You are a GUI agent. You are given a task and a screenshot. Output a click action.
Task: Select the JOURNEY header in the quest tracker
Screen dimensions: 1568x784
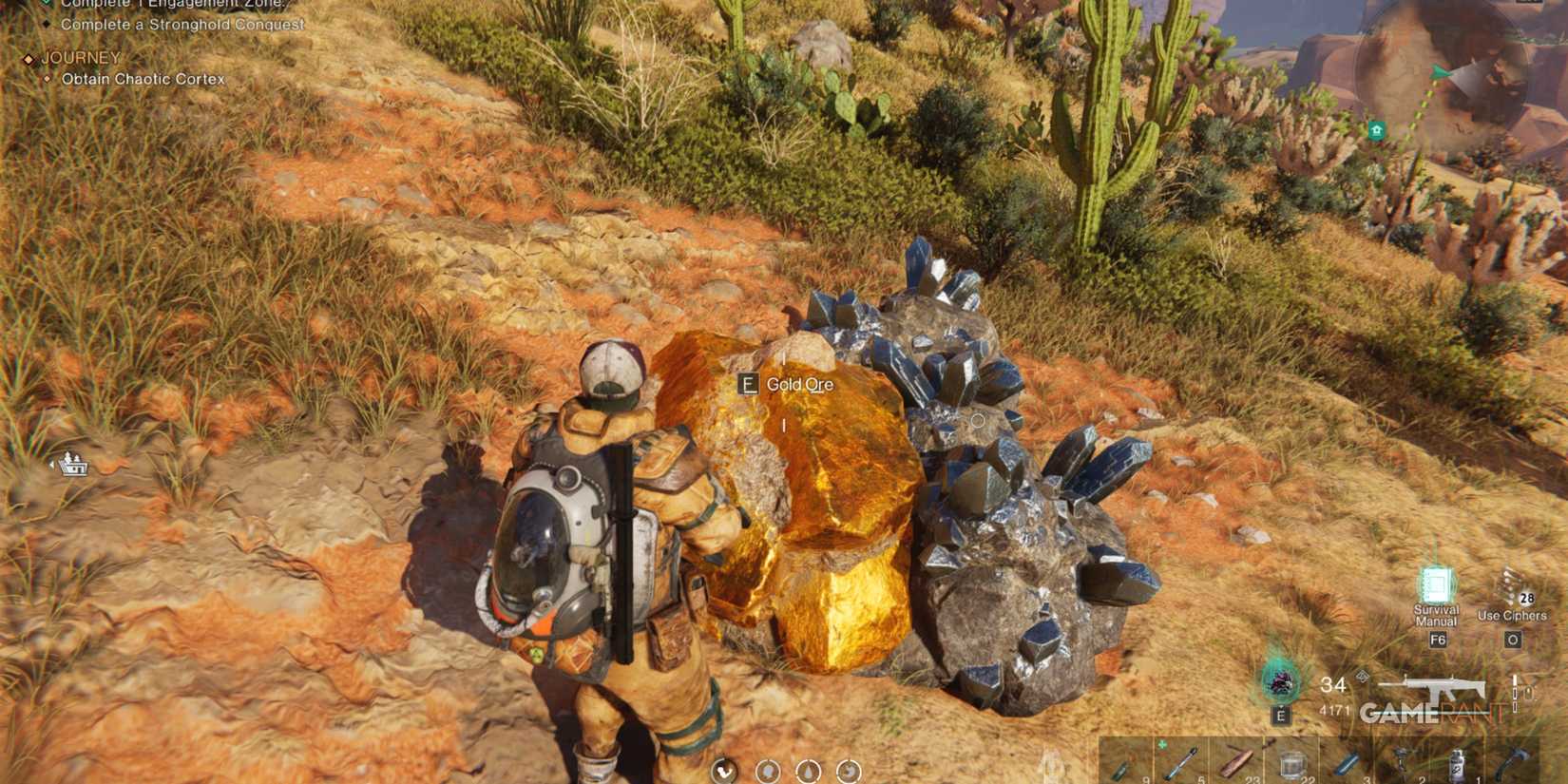80,58
